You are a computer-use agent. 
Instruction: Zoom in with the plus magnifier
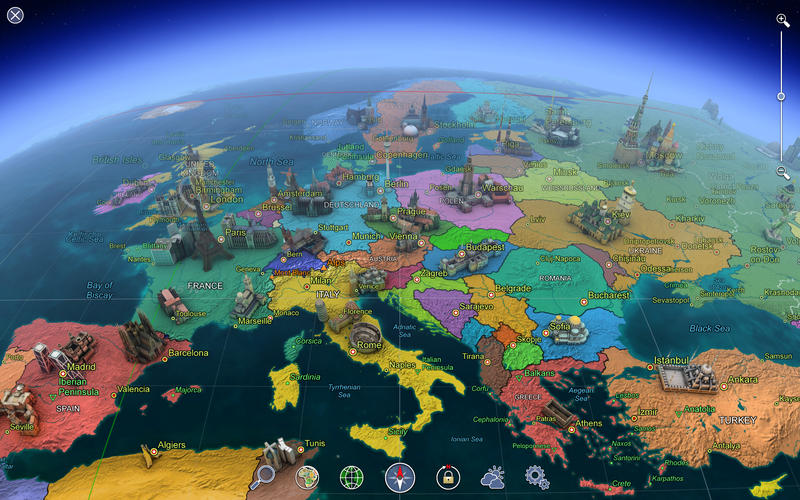[783, 19]
